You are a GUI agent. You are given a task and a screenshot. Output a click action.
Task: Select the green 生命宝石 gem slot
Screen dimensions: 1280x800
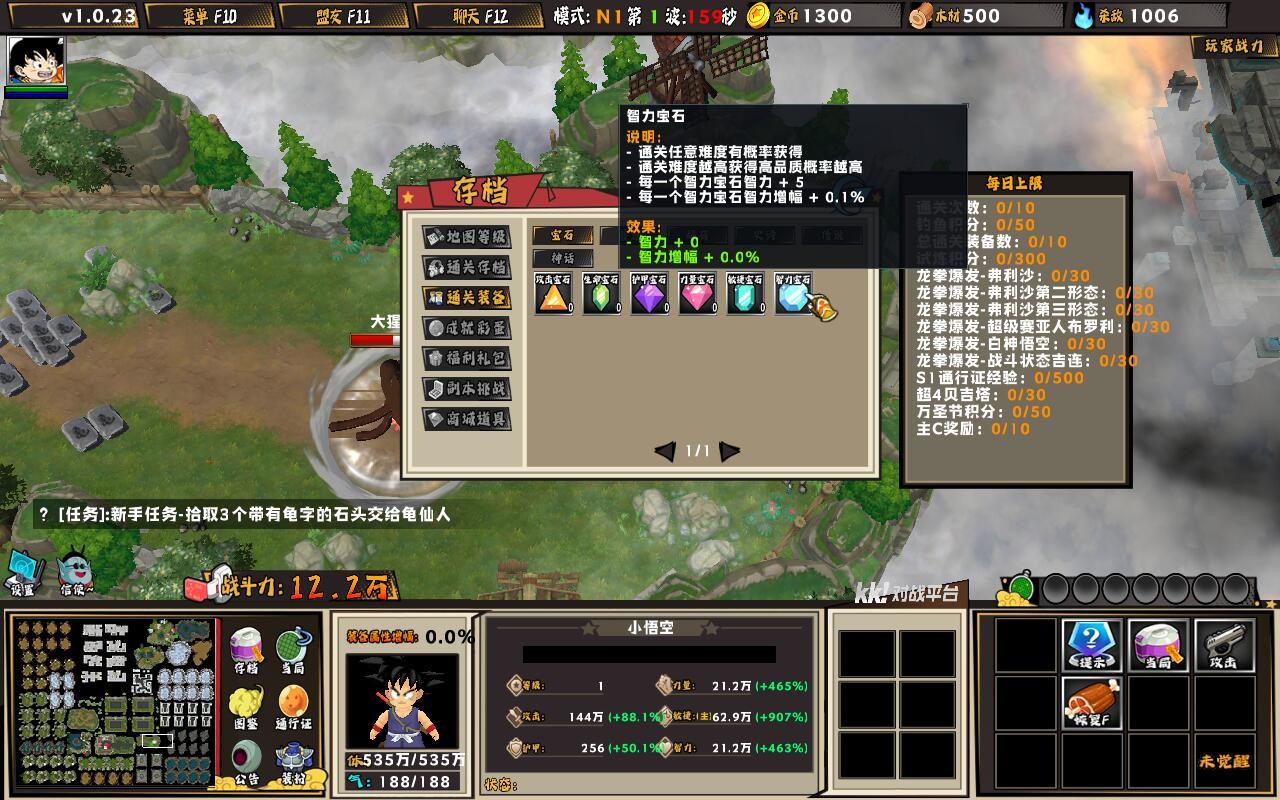(601, 296)
